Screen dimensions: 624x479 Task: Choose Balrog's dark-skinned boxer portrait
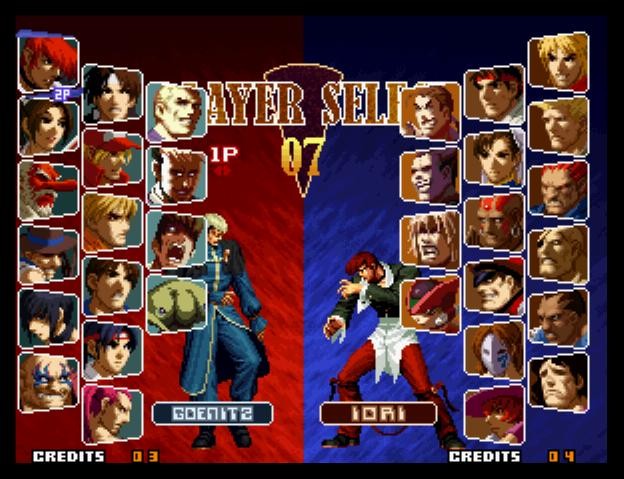click(x=558, y=318)
